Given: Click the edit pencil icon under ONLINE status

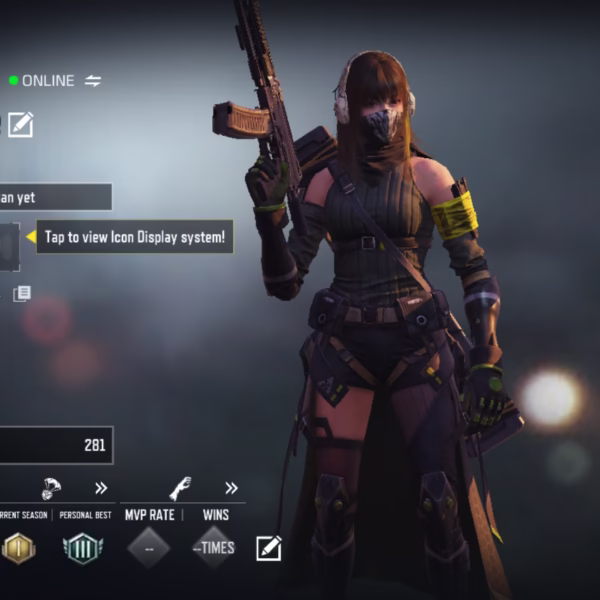Looking at the screenshot, I should tap(21, 124).
